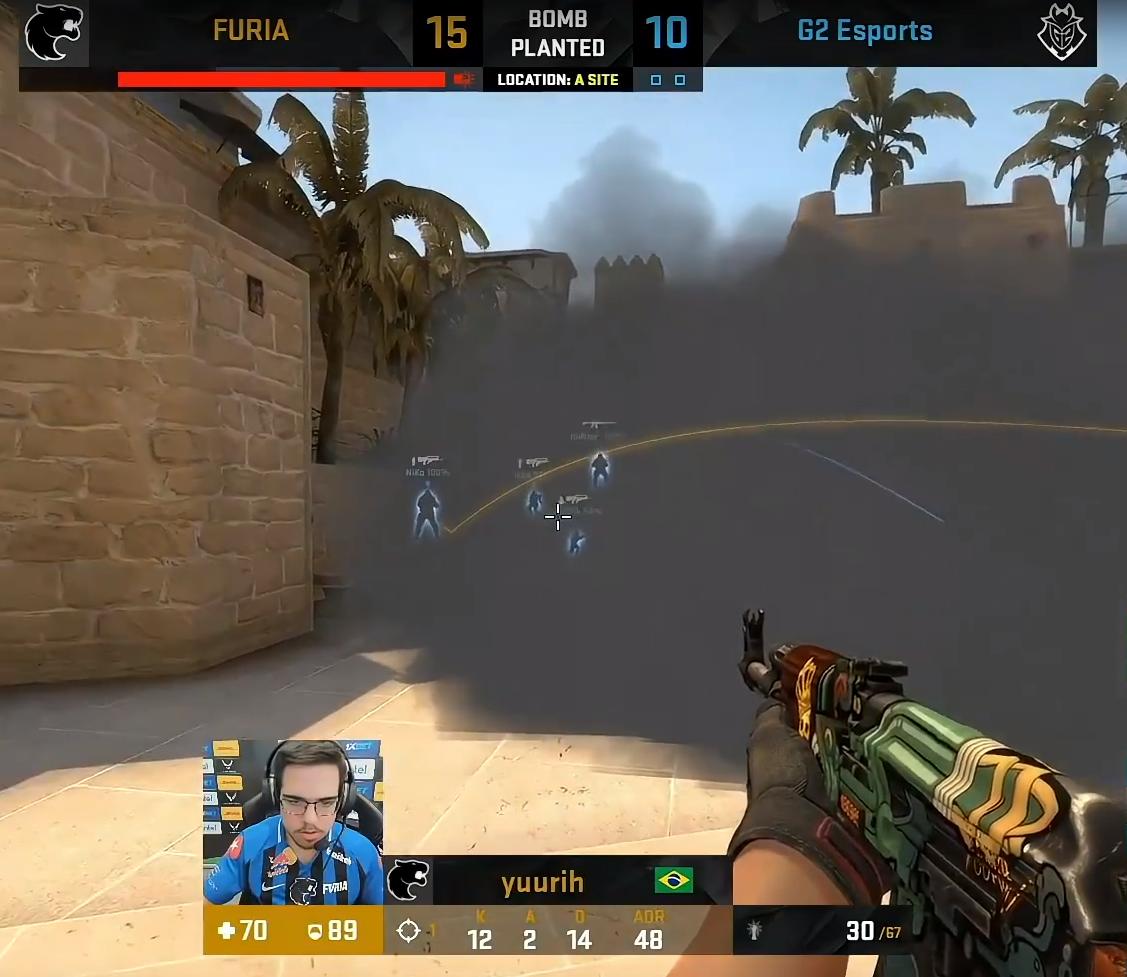This screenshot has height=977, width=1127.
Task: Click the FURIA panther logo in the scoreboard
Action: pos(52,33)
